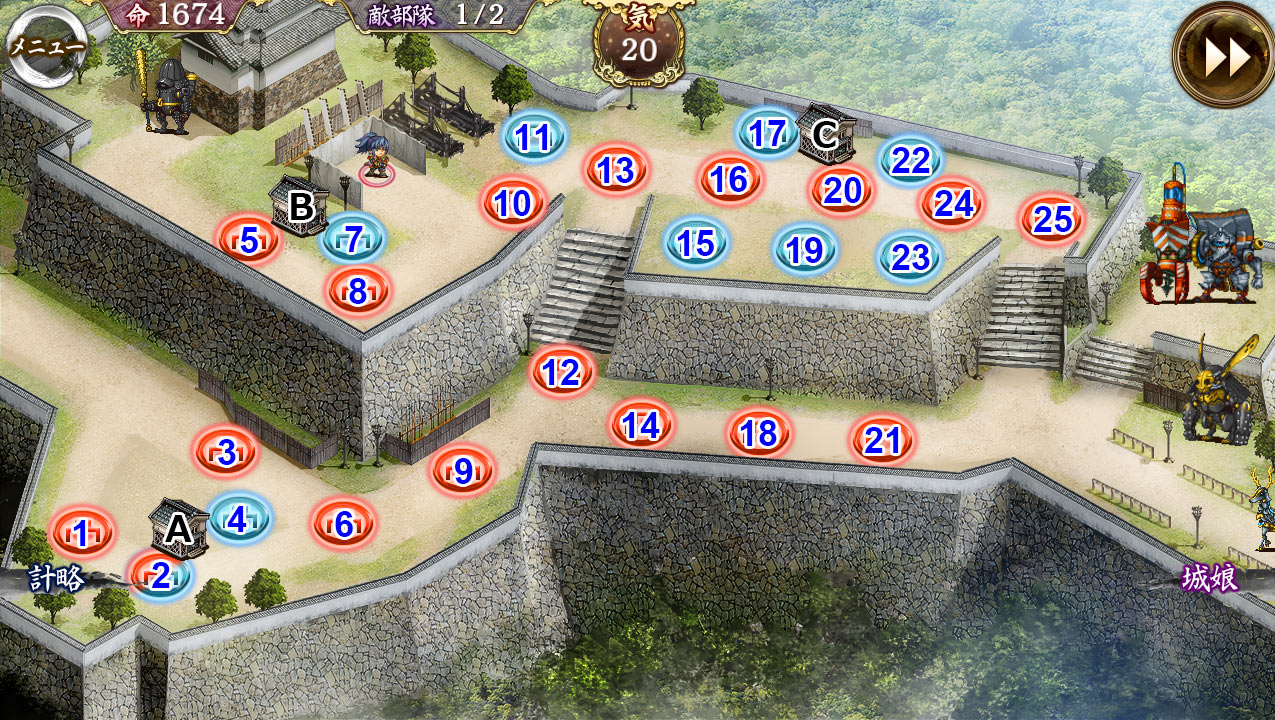Image resolution: width=1275 pixels, height=720 pixels.
Task: Choose blue deployment slot number 23
Action: (x=910, y=257)
